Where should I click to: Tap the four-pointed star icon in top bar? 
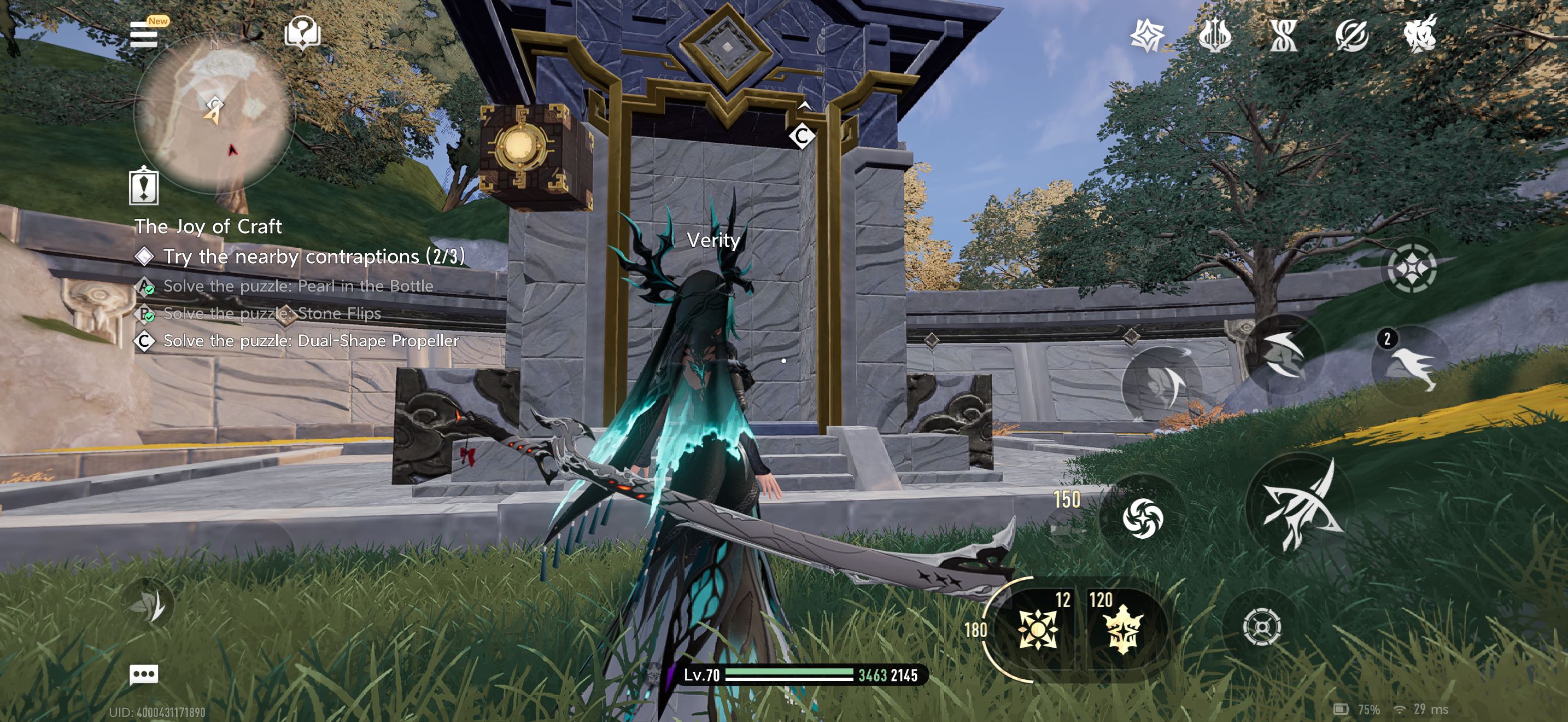pyautogui.click(x=1147, y=36)
